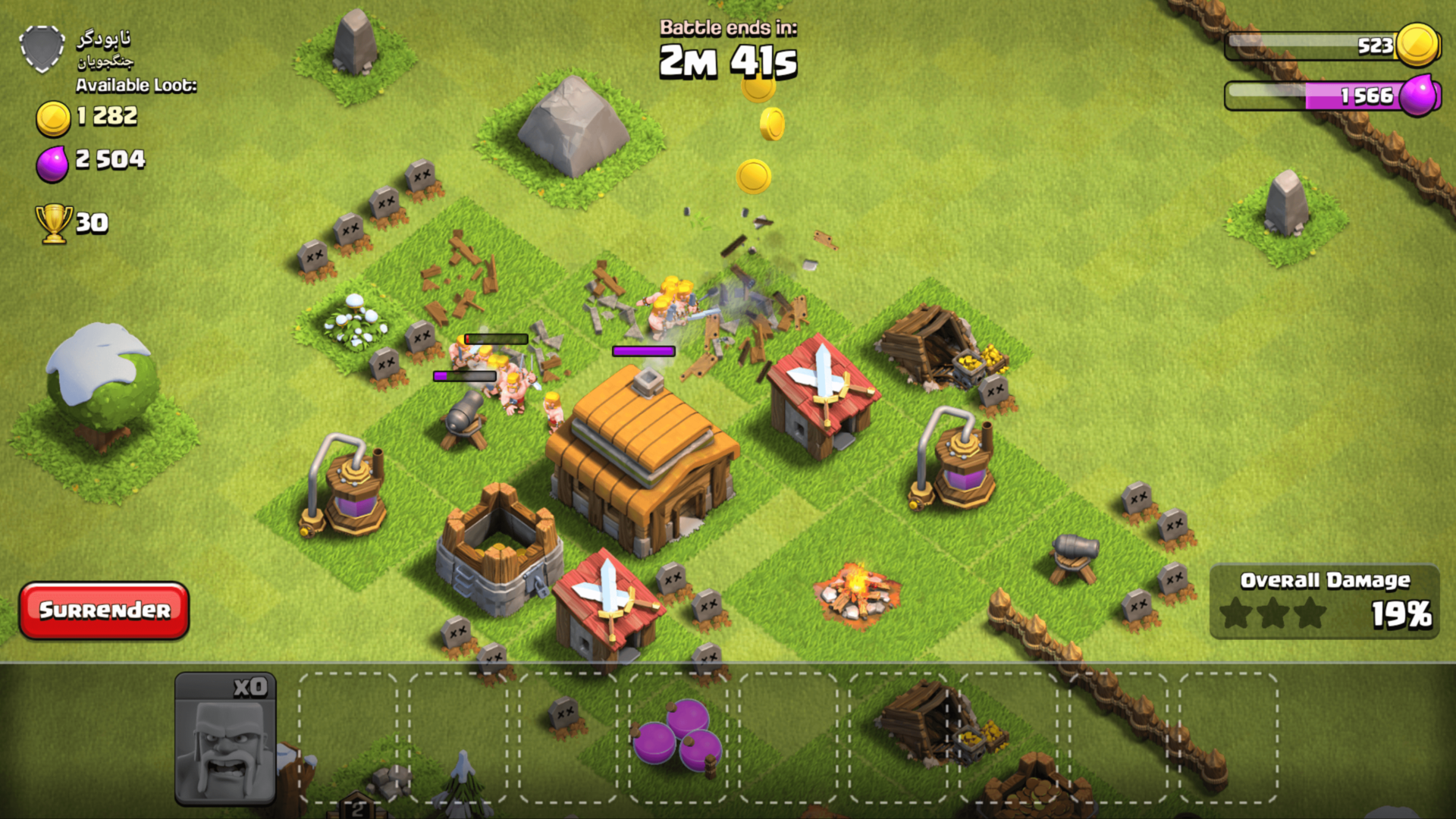Click the gray shield badge near player name
1456x819 pixels.
(x=42, y=47)
